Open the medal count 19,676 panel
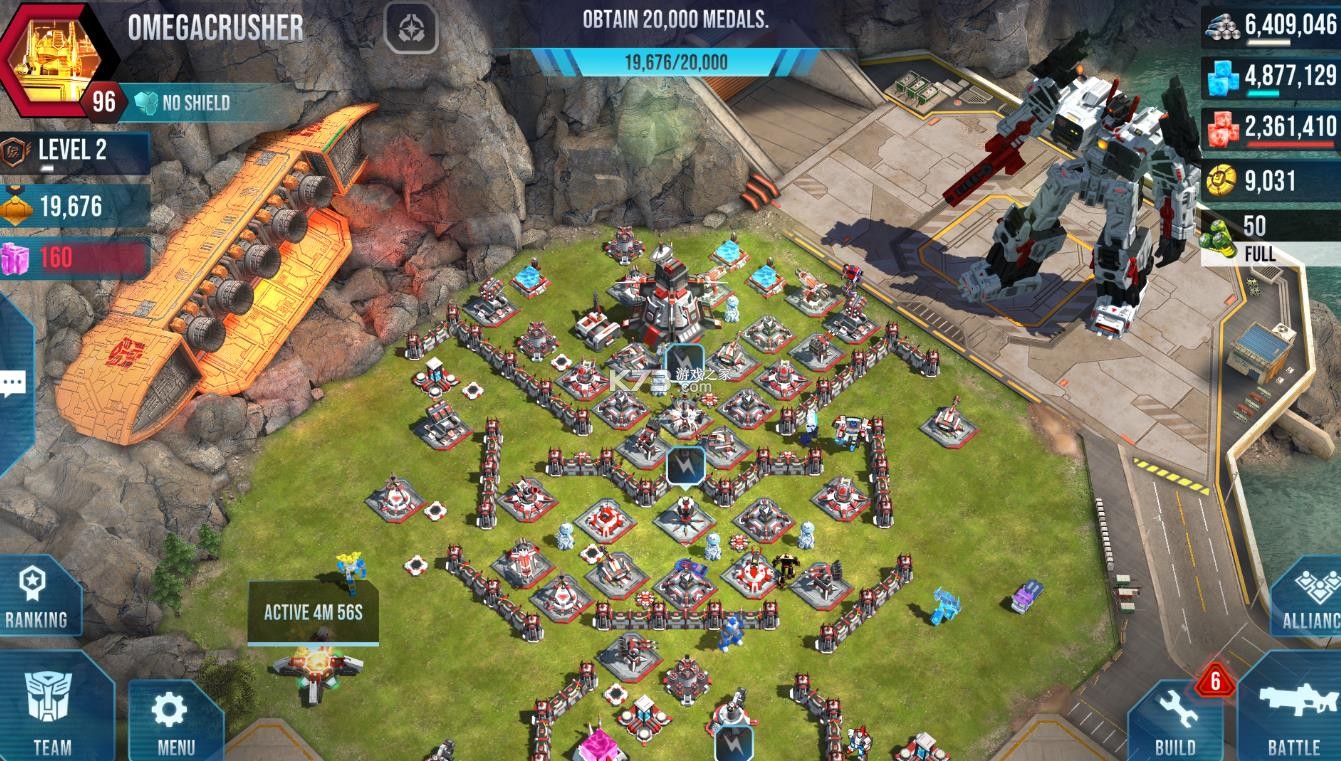The width and height of the screenshot is (1341, 761). [x=74, y=206]
